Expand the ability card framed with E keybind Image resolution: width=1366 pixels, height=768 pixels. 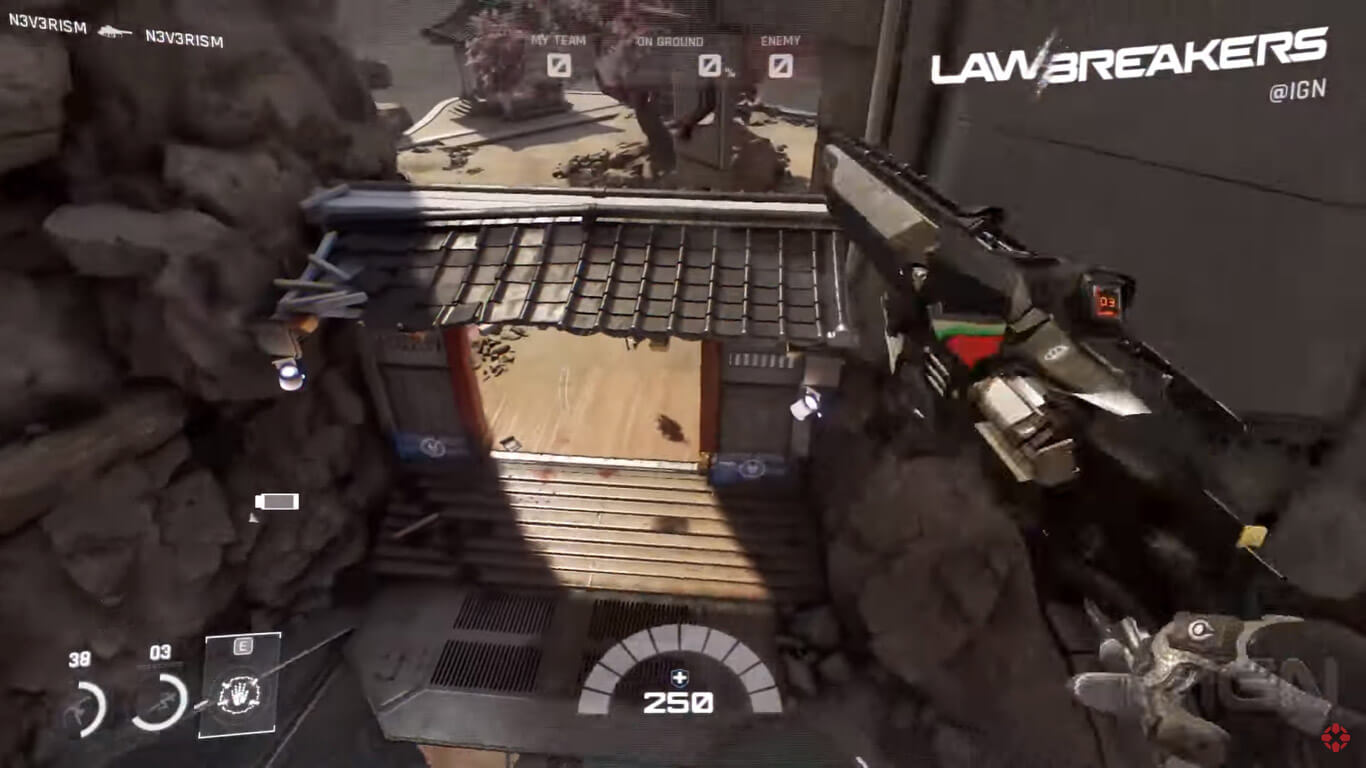pos(240,685)
